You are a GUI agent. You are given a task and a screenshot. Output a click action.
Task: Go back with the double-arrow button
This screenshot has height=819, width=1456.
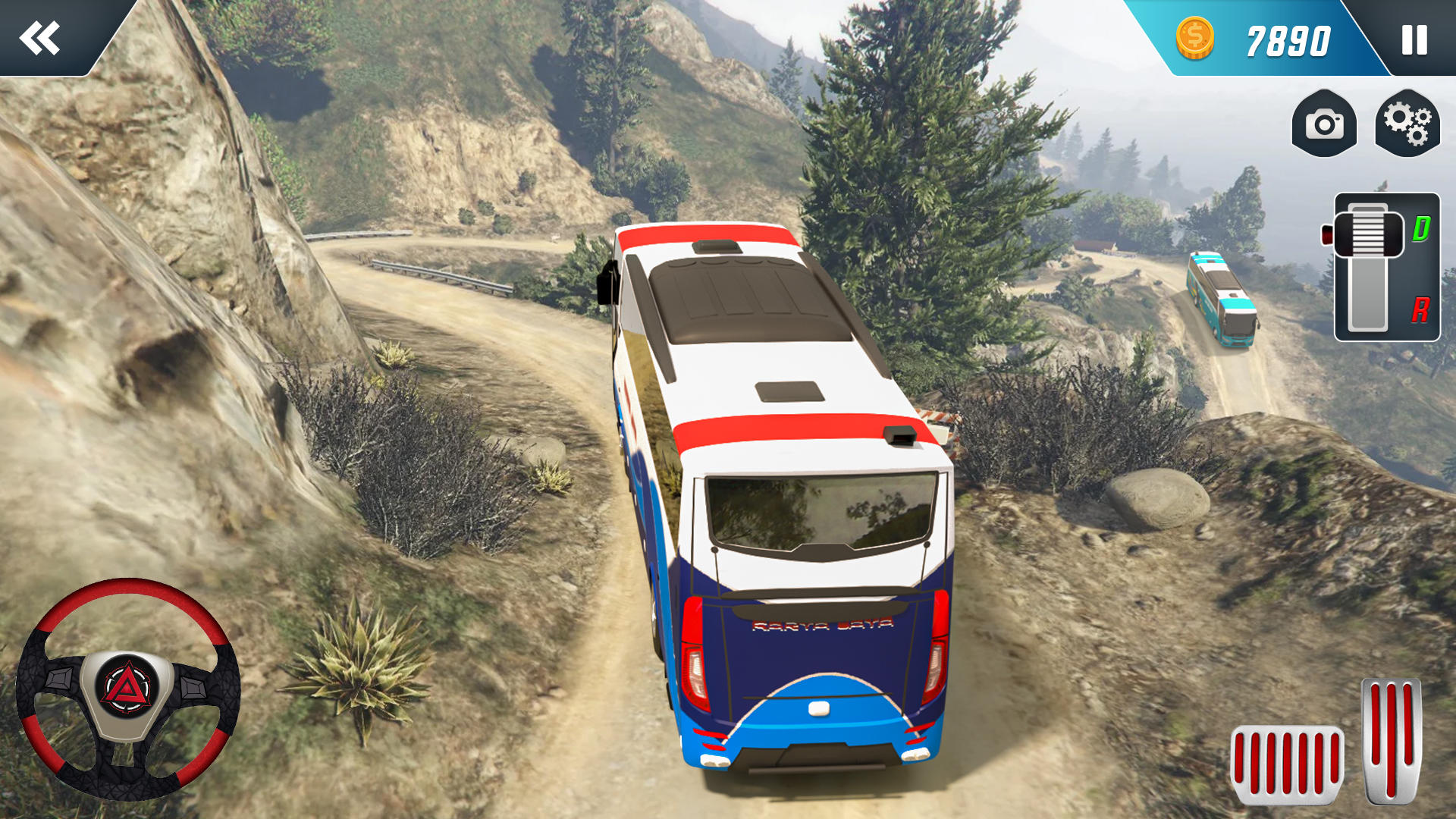pos(40,38)
